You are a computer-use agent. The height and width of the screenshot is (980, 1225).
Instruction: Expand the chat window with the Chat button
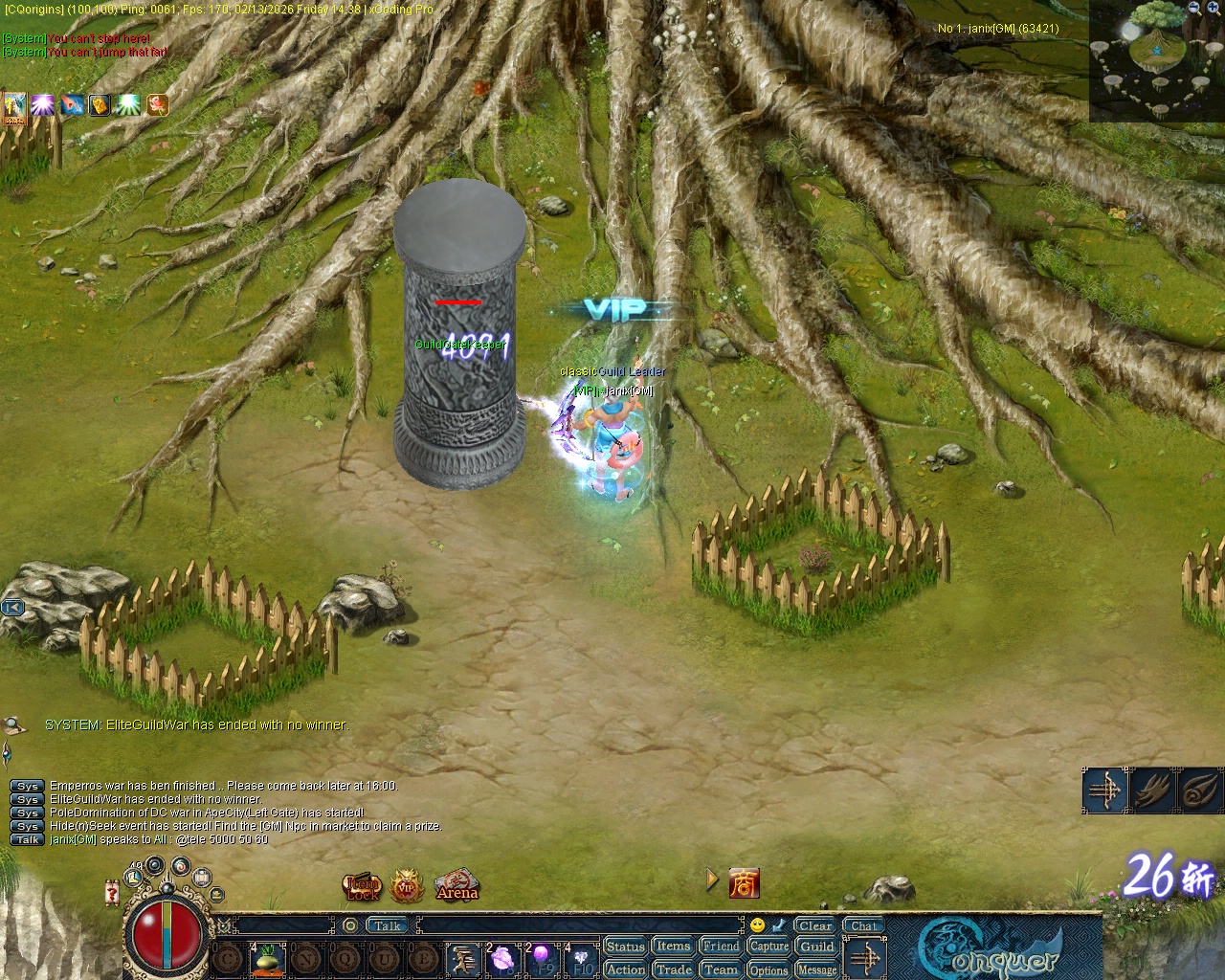(x=862, y=924)
